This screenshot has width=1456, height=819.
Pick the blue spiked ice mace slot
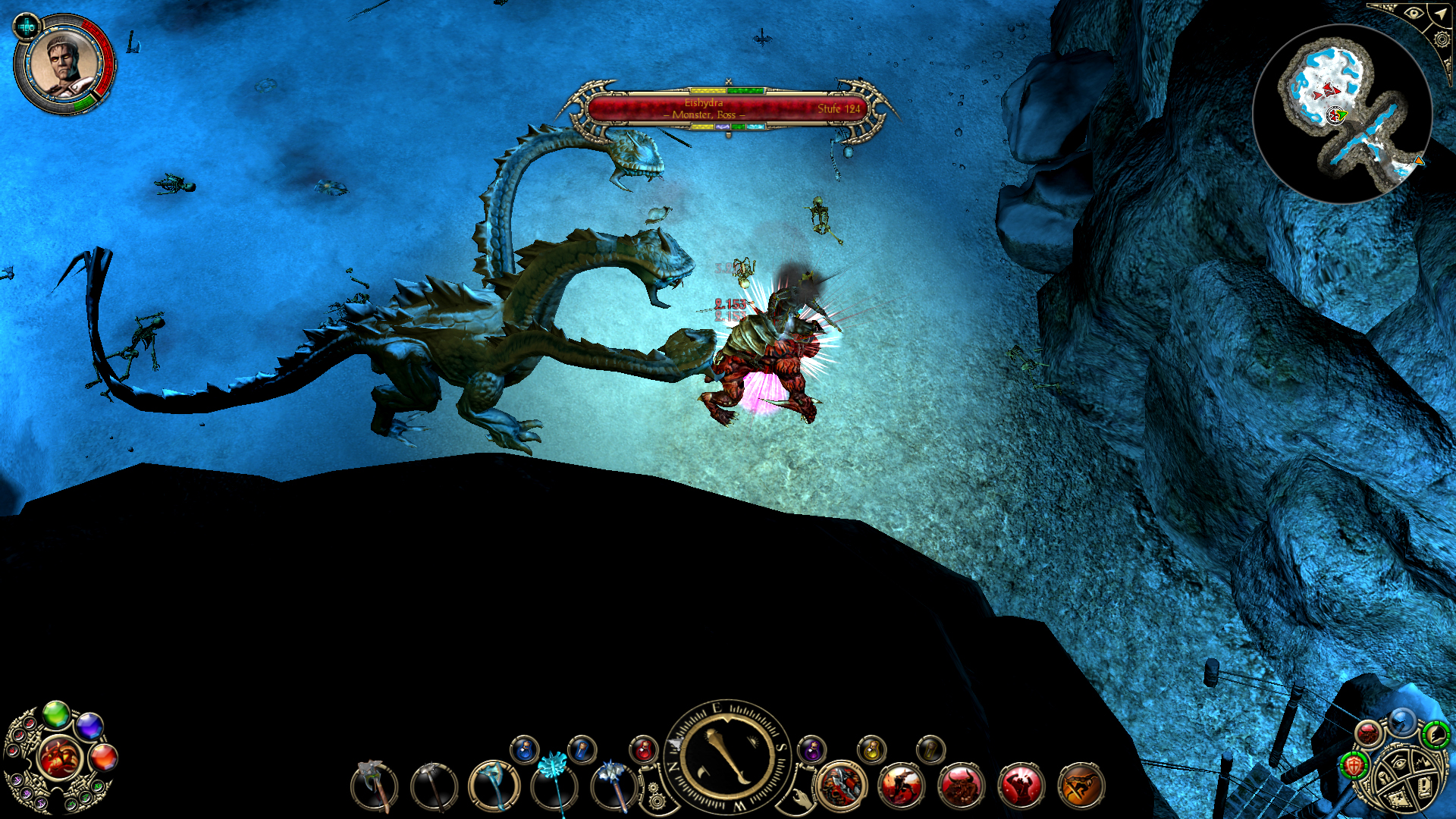click(x=614, y=786)
